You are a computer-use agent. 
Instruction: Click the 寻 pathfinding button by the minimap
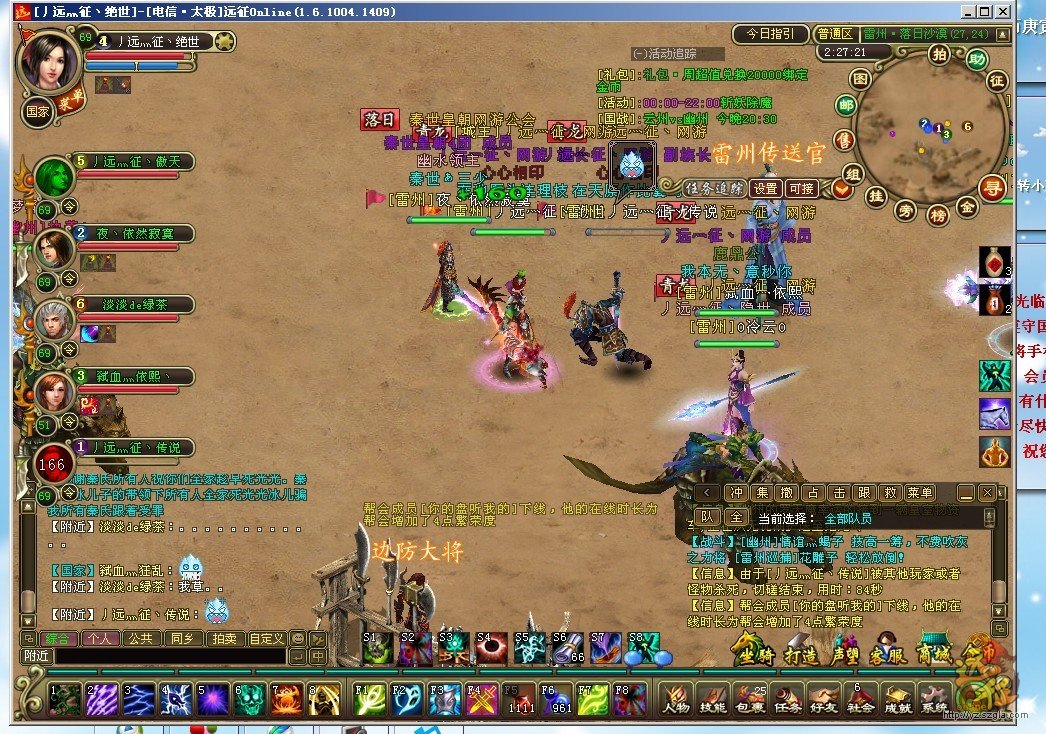[991, 187]
